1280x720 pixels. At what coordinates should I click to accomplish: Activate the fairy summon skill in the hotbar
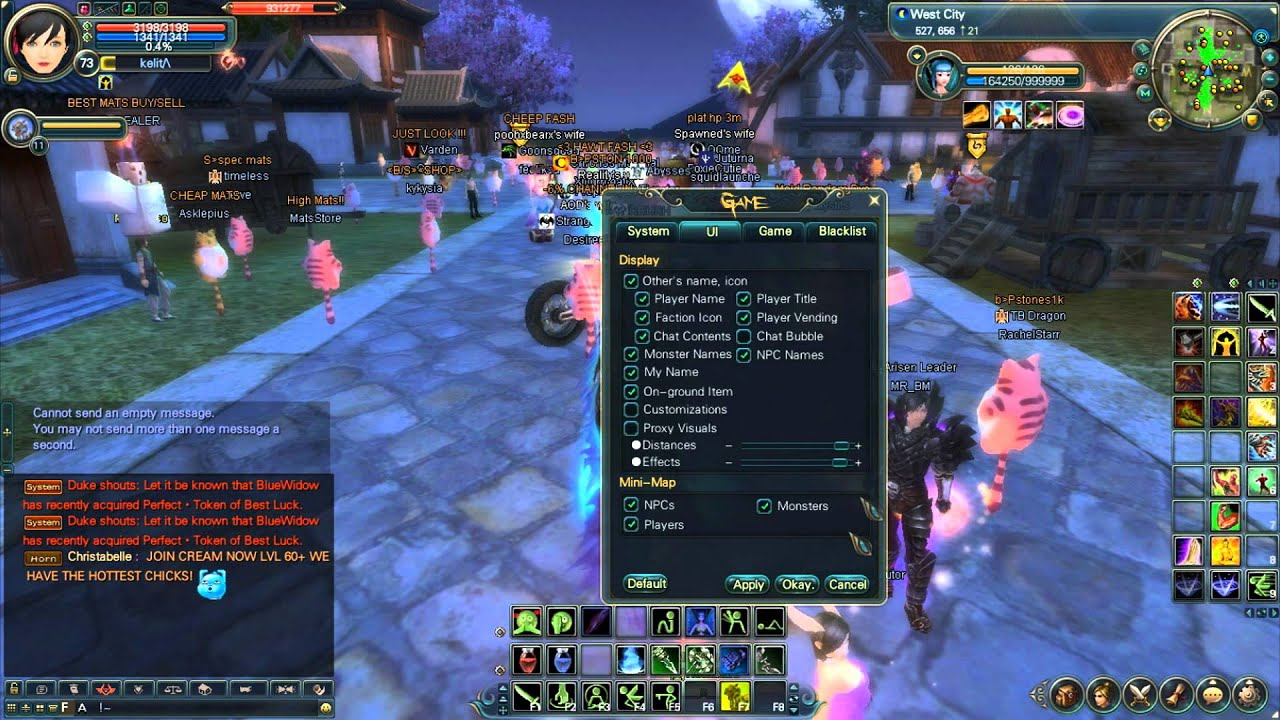pyautogui.click(x=698, y=622)
